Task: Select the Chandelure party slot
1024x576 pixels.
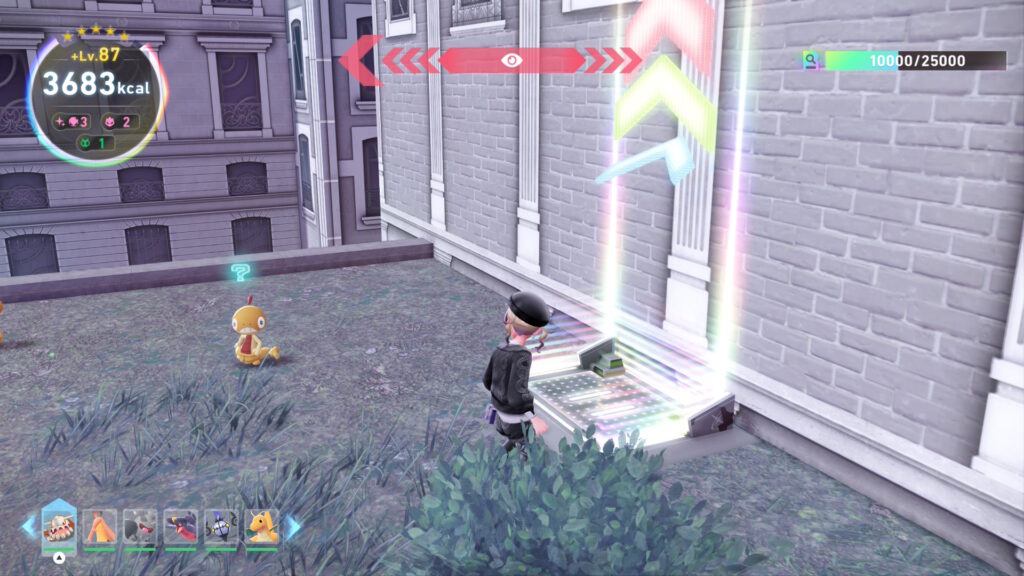Action: (221, 526)
